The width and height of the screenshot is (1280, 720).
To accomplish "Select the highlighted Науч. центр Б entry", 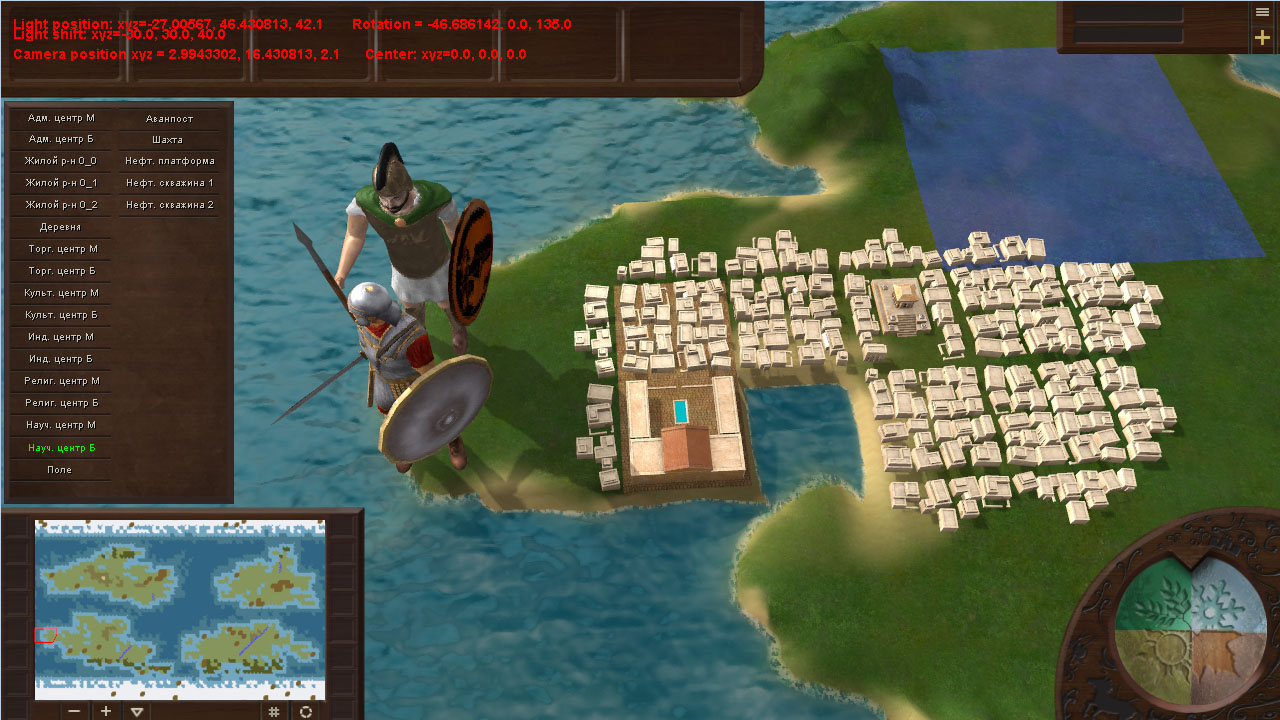I will point(62,447).
